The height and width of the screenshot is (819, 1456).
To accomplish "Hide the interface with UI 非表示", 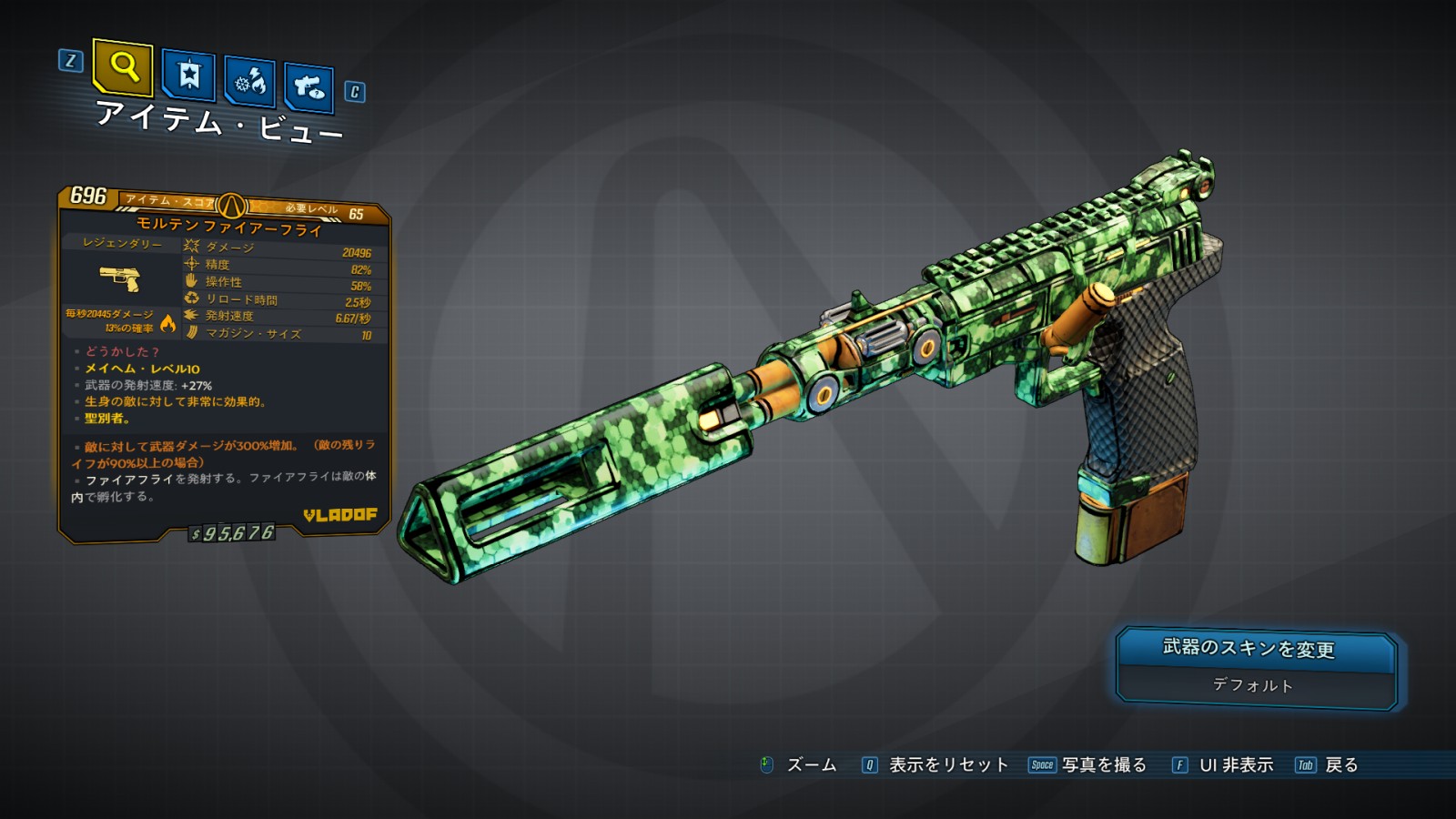I will coord(1223,765).
